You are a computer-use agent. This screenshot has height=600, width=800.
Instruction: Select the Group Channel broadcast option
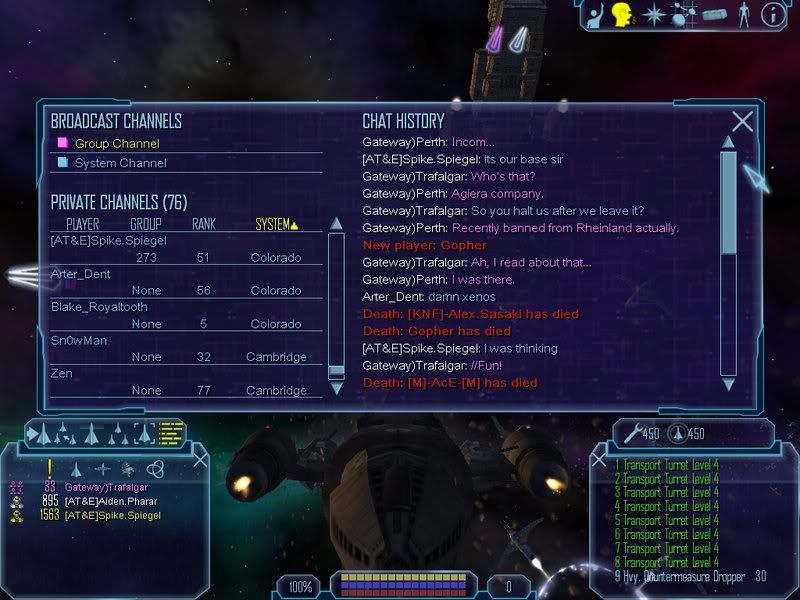pos(116,144)
